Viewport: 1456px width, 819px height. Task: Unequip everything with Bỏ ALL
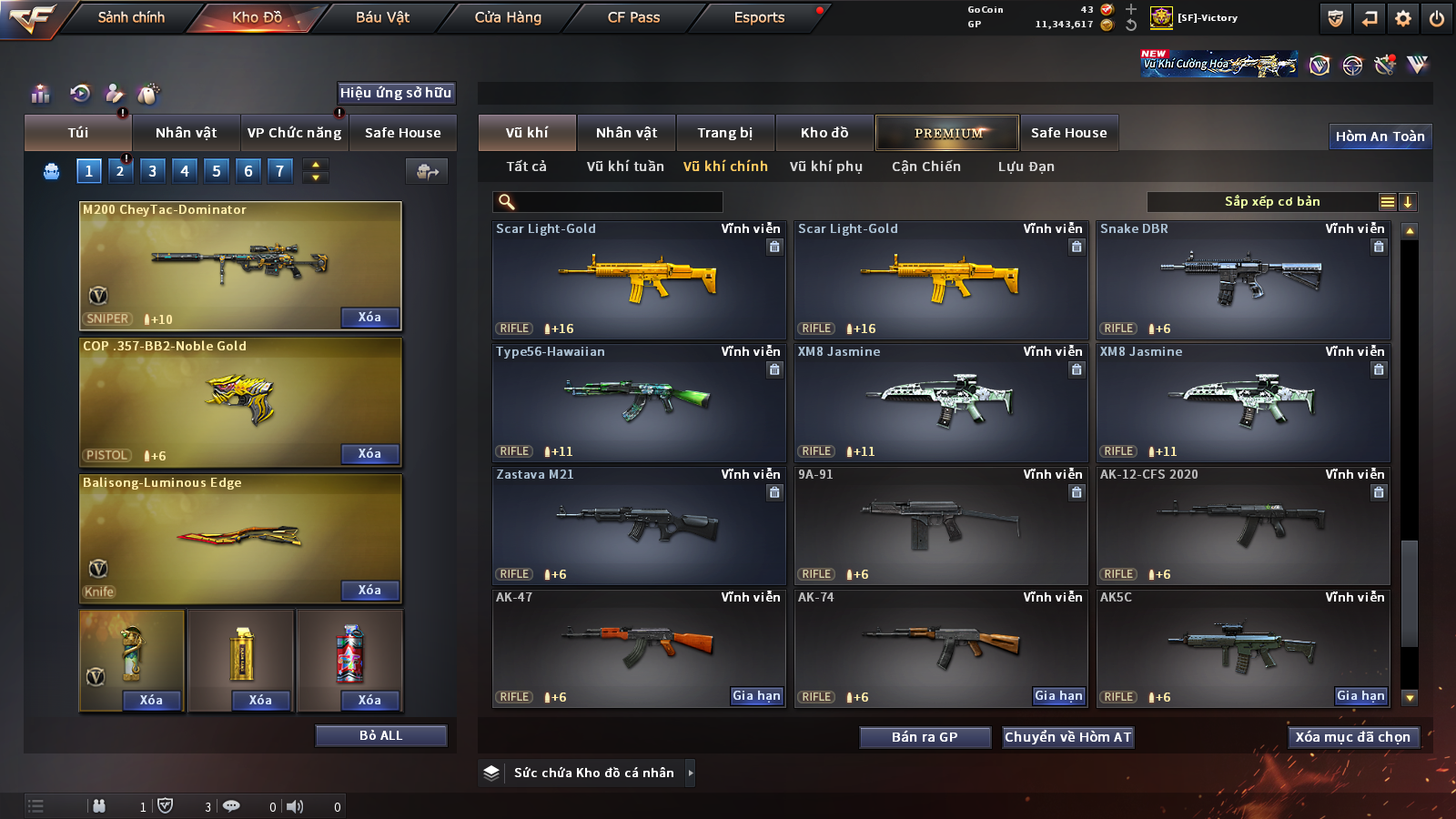tap(380, 735)
